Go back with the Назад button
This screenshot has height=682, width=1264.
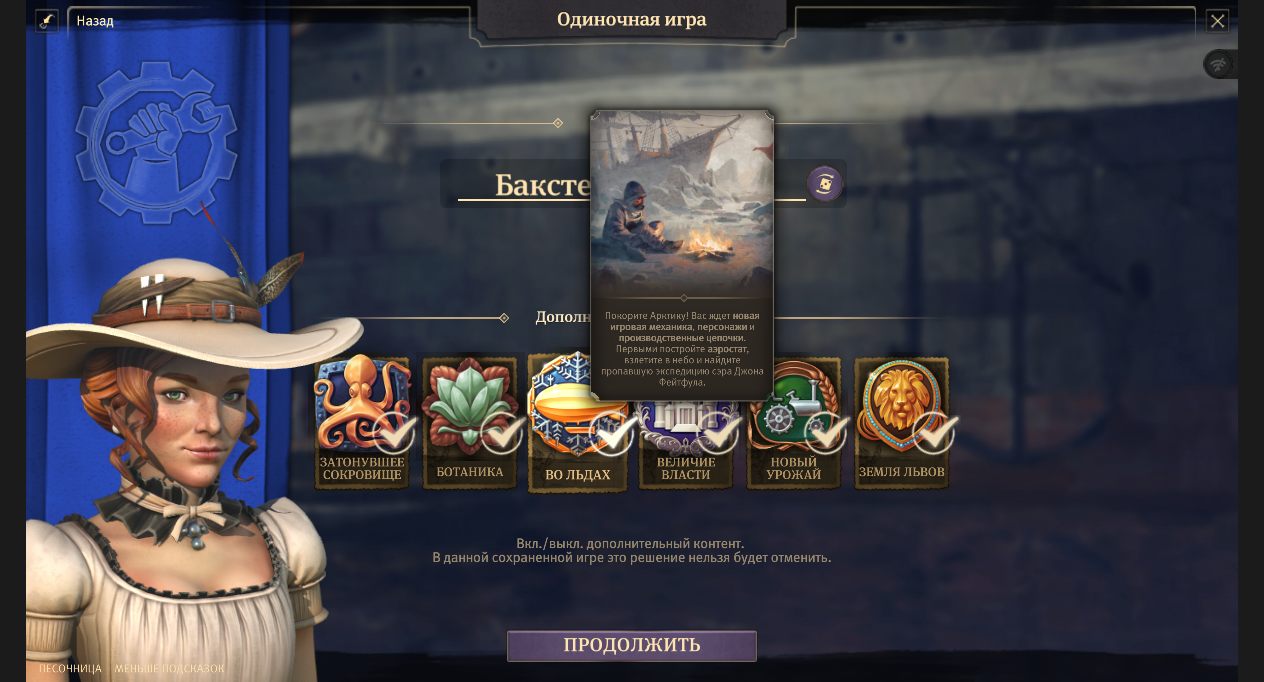coord(95,21)
